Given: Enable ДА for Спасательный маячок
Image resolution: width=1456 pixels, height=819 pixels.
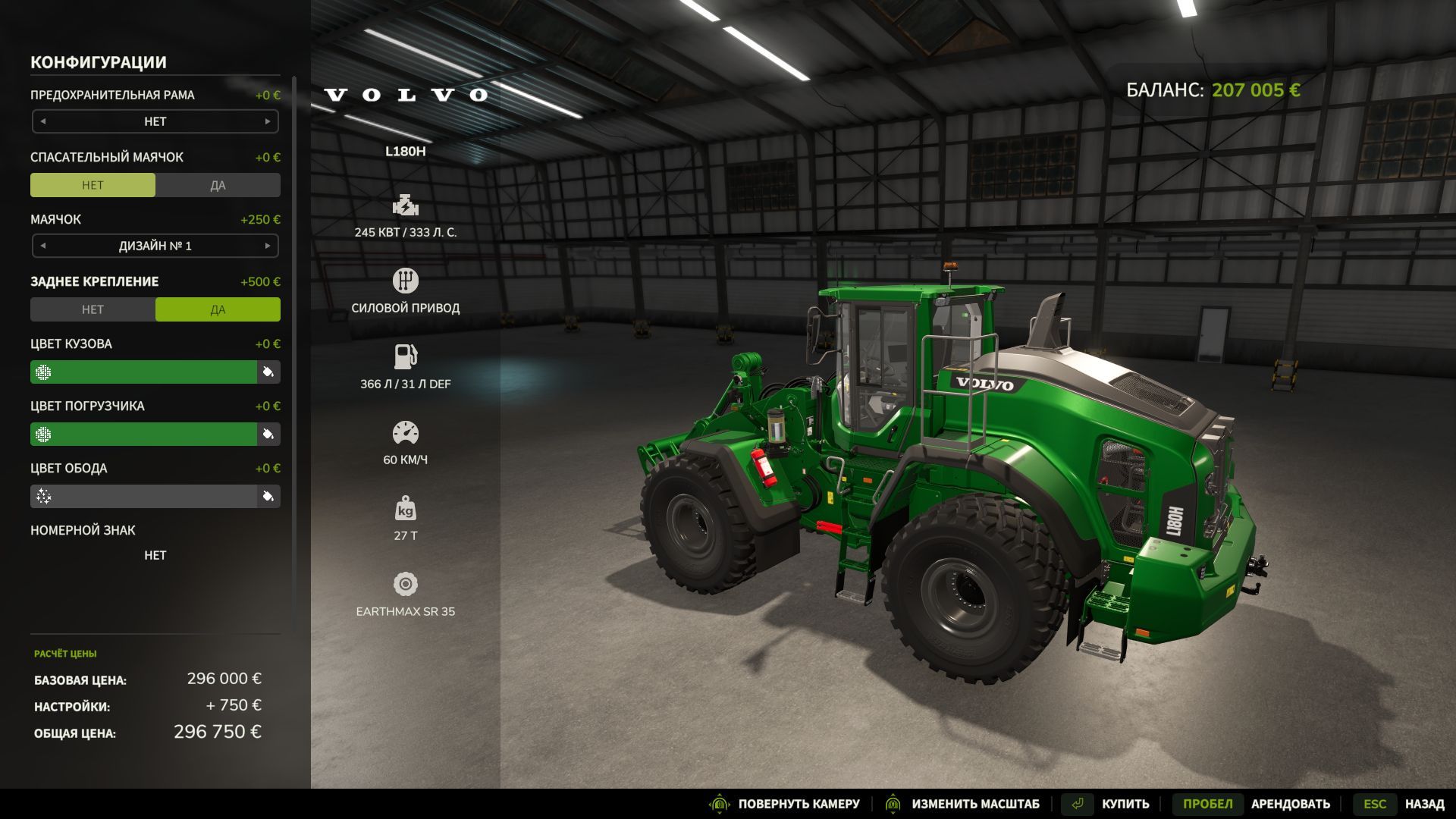Looking at the screenshot, I should [218, 184].
